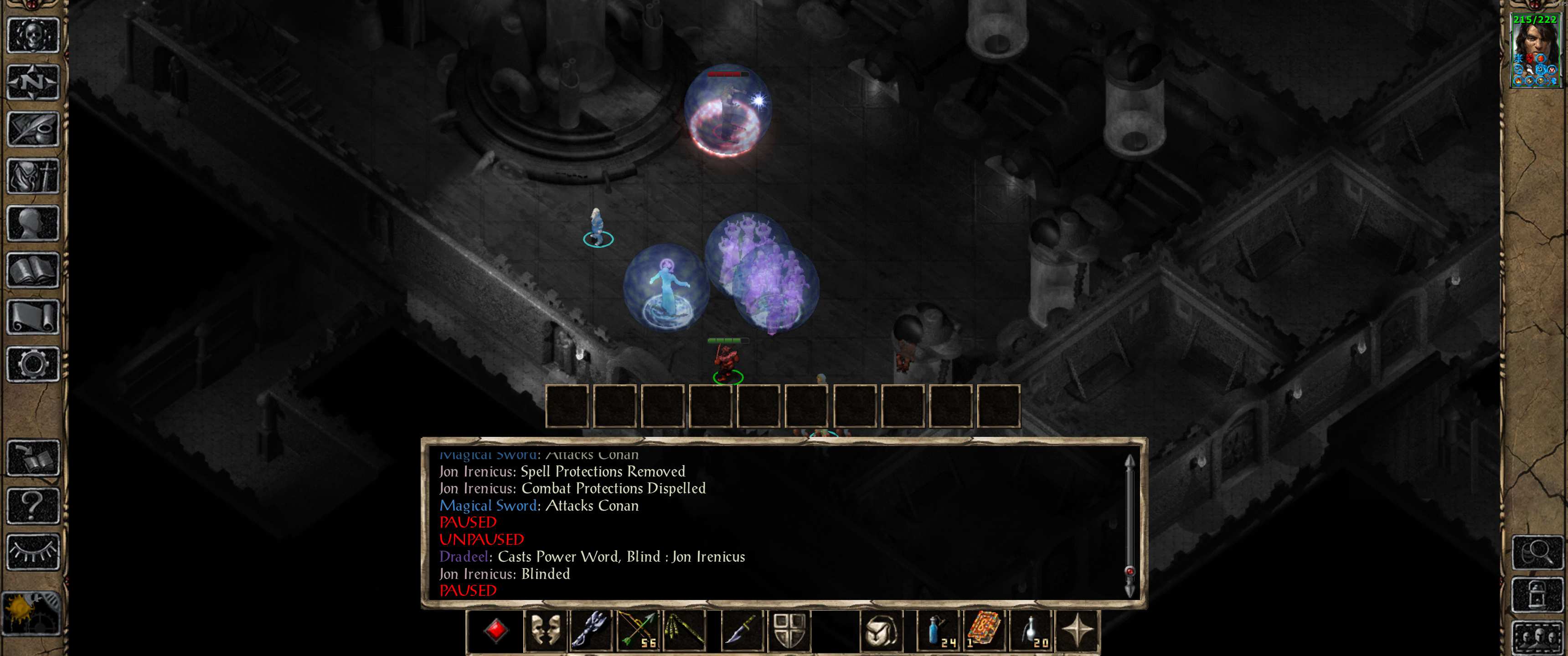This screenshot has width=1568, height=656.
Task: Open the spellbook quick item slot
Action: pyautogui.click(x=983, y=630)
